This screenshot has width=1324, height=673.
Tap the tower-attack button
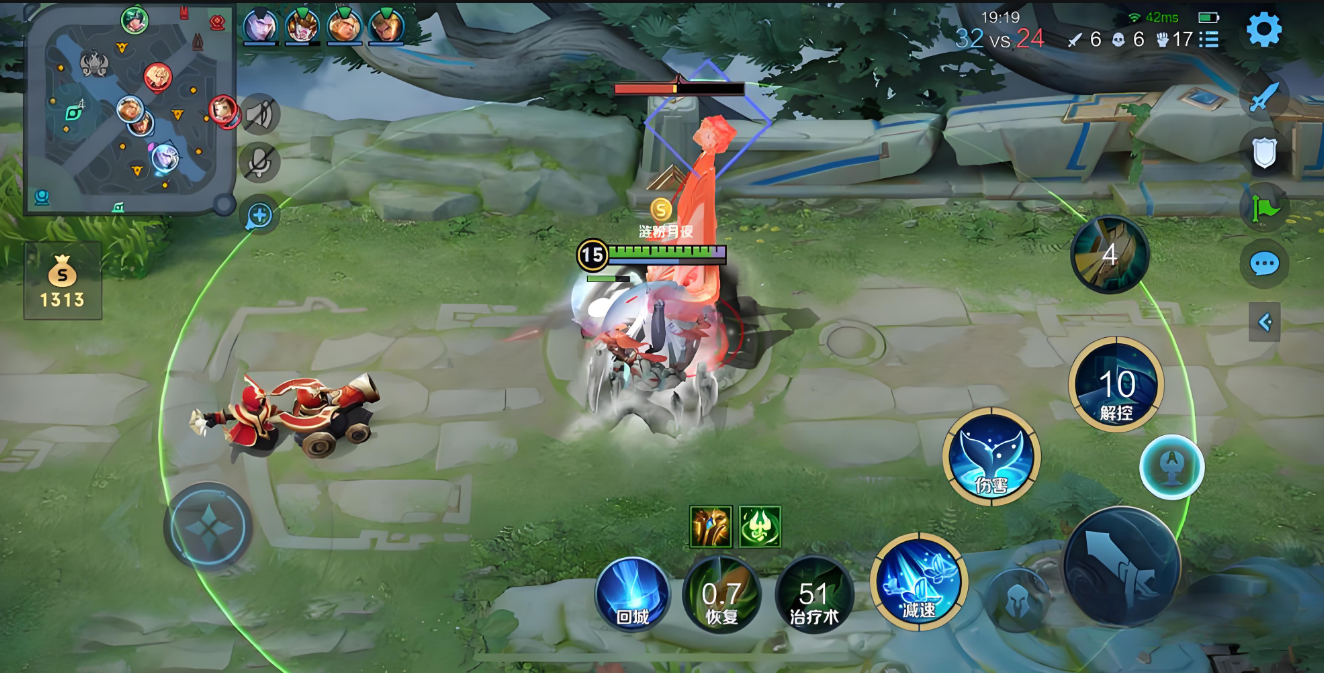tap(1171, 467)
